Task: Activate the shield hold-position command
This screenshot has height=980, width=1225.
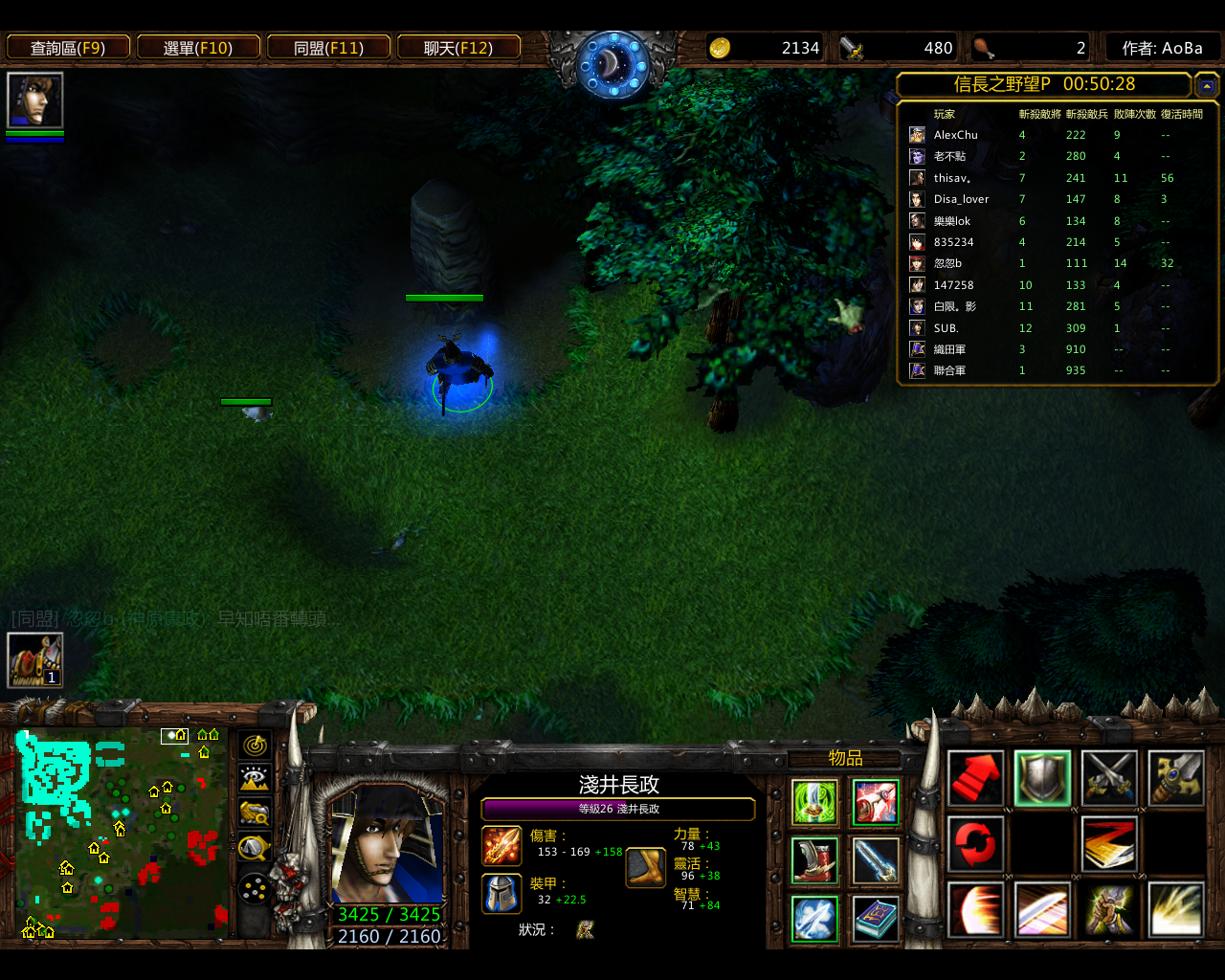Action: [1042, 778]
